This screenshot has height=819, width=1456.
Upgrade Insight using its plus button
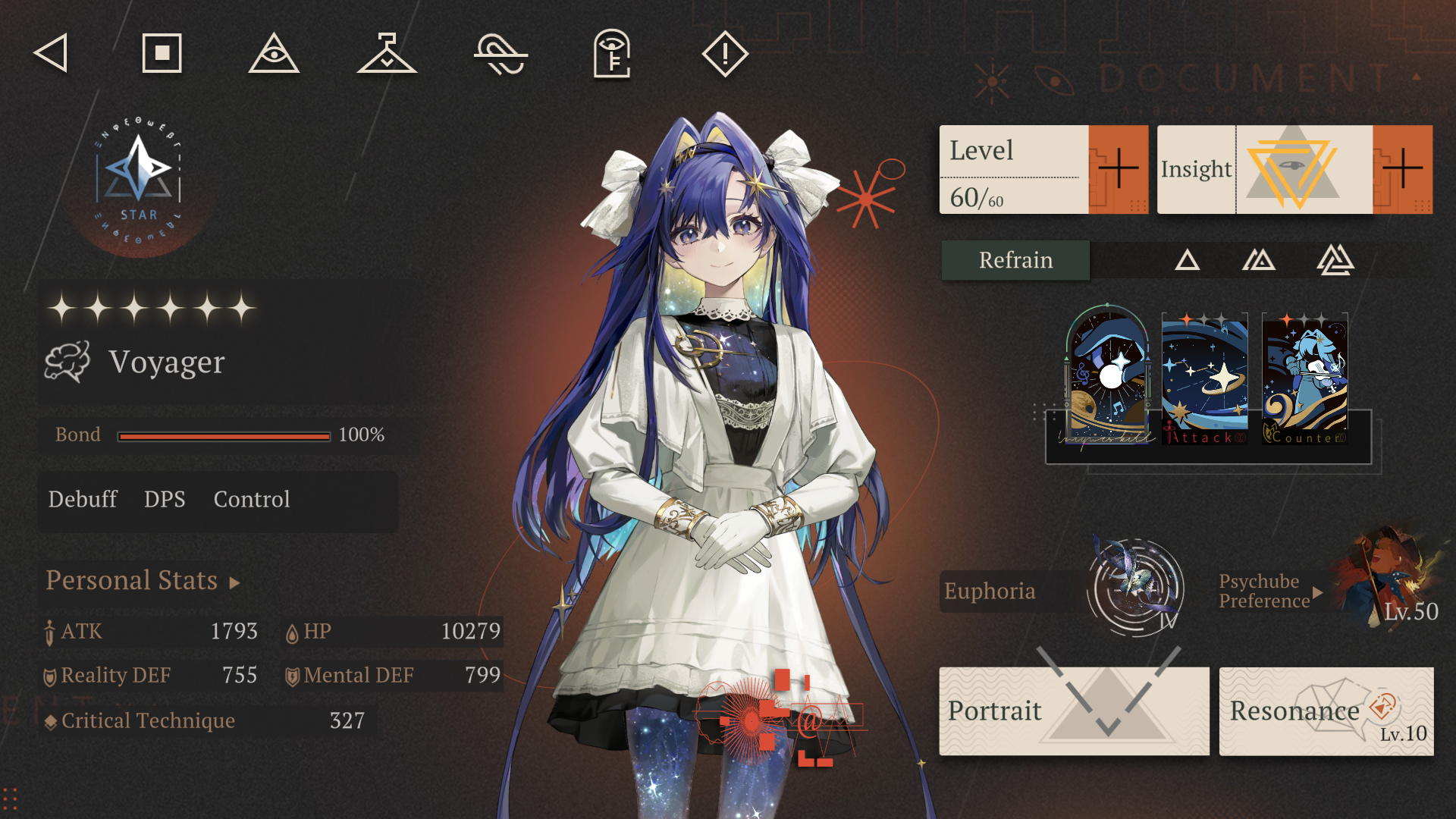pyautogui.click(x=1402, y=169)
